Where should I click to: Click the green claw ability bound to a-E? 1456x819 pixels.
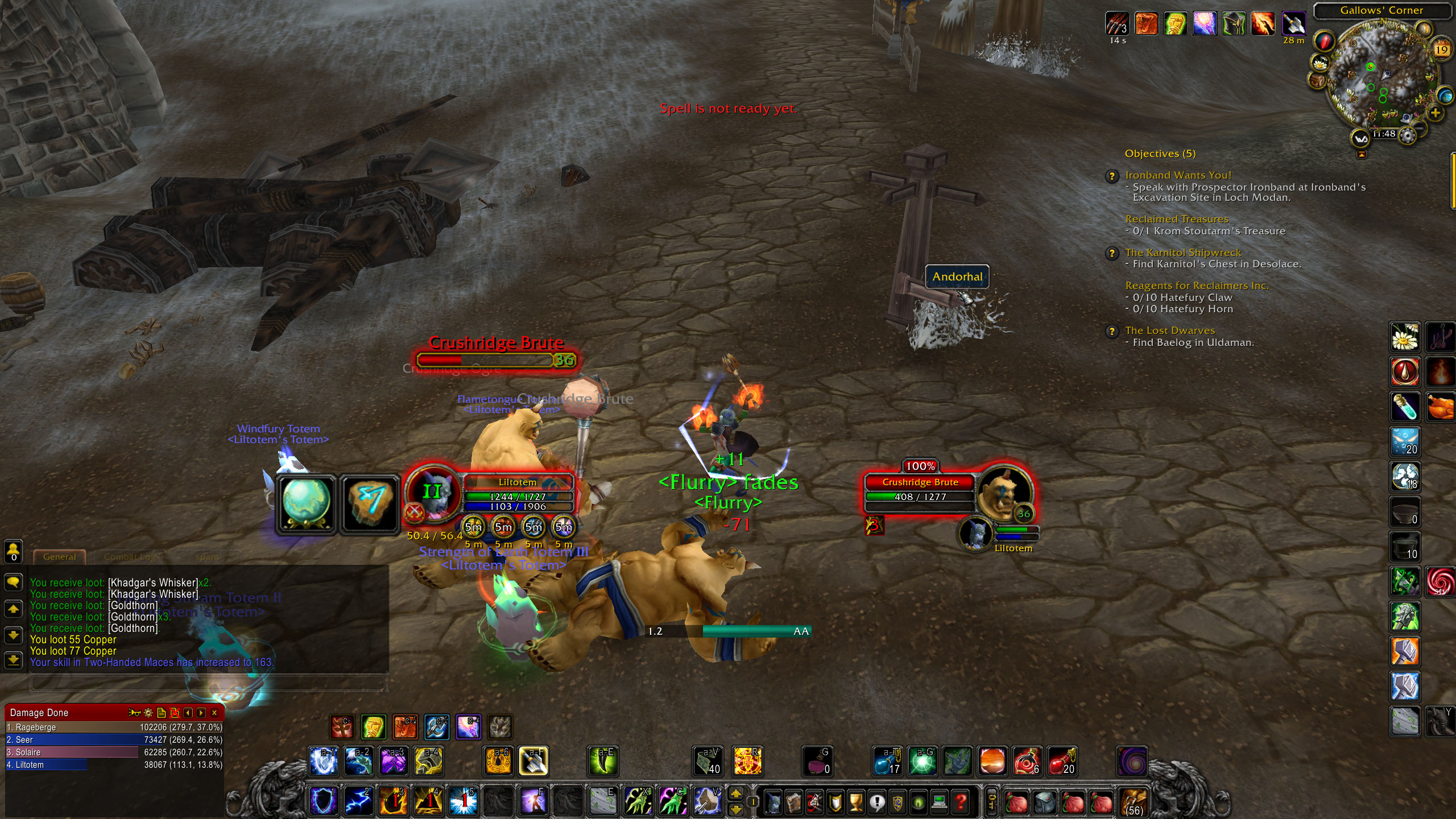[604, 762]
